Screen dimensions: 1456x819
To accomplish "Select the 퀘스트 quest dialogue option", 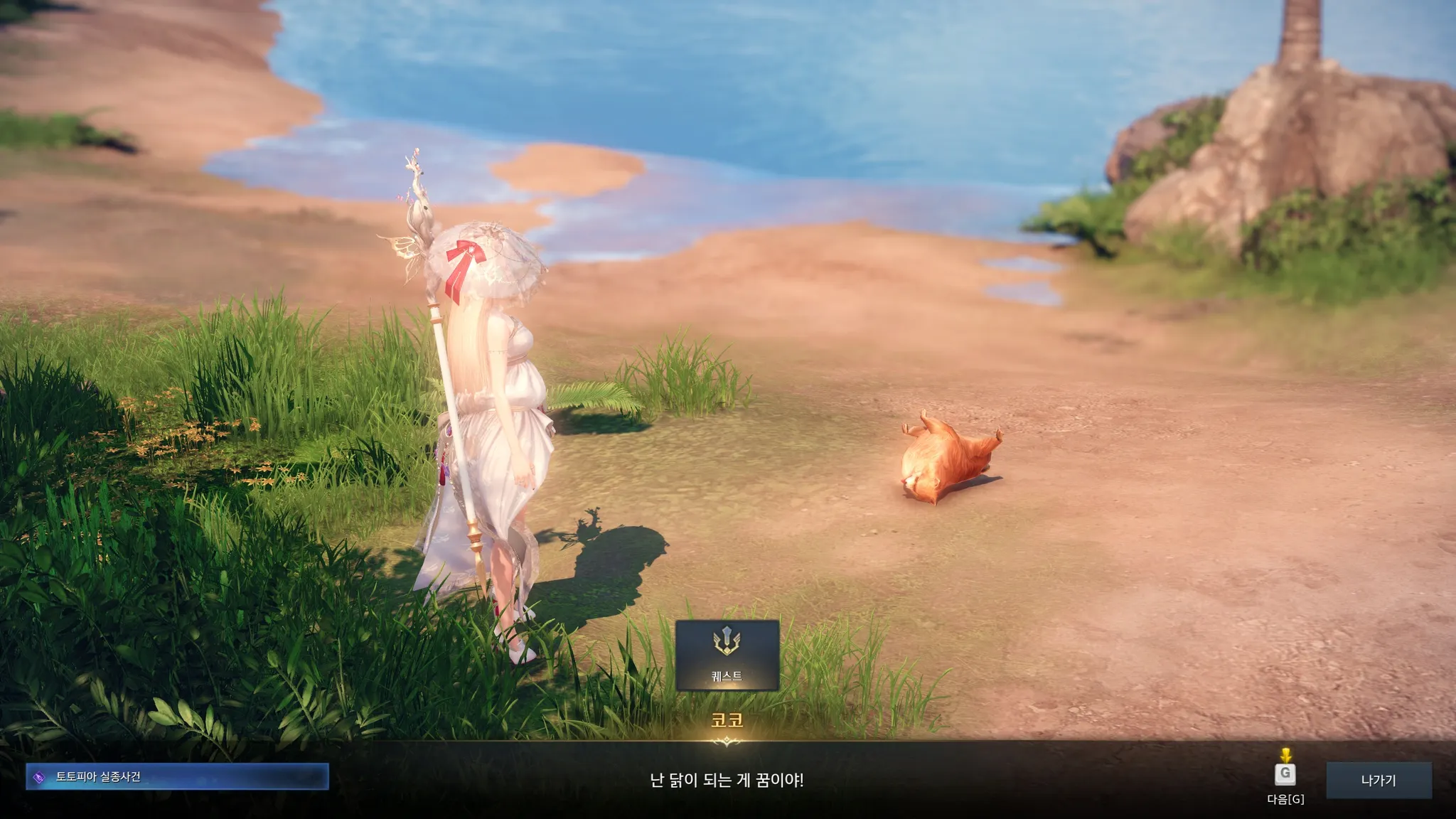I will tap(727, 655).
